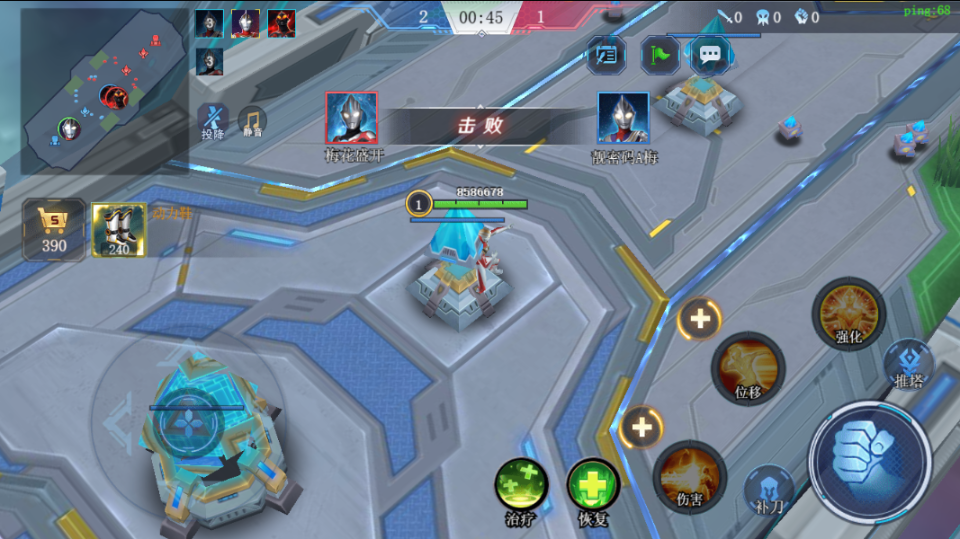Upgrade the 位移 skill with plus button
Screen dimensions: 960x539
[x=700, y=320]
